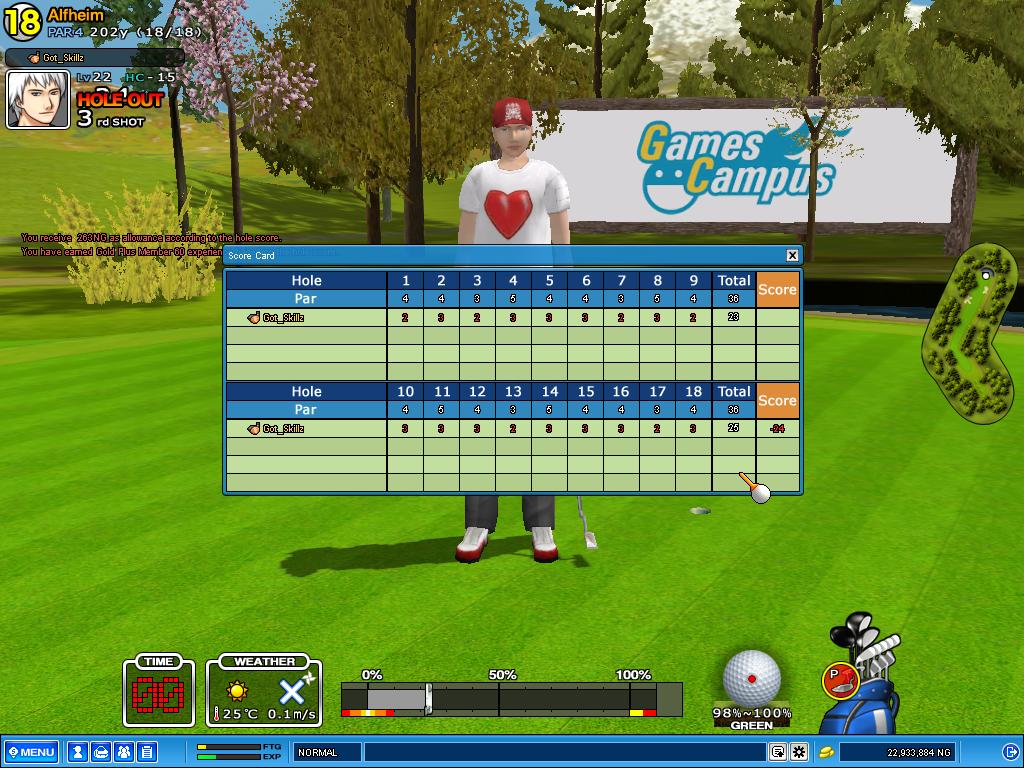Select the Got_Skillz player portrait
This screenshot has height=768, width=1024.
[x=39, y=100]
